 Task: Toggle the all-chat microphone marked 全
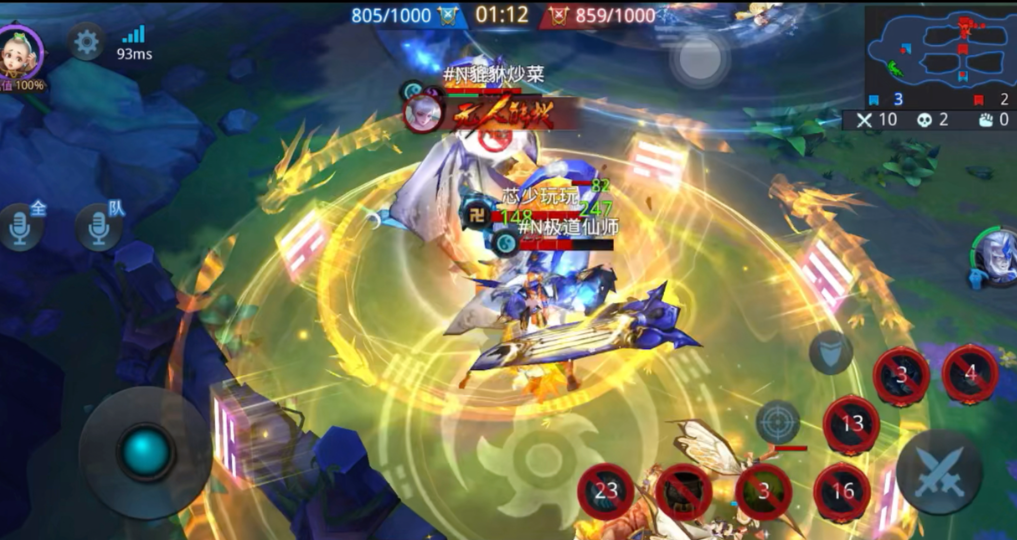point(22,229)
